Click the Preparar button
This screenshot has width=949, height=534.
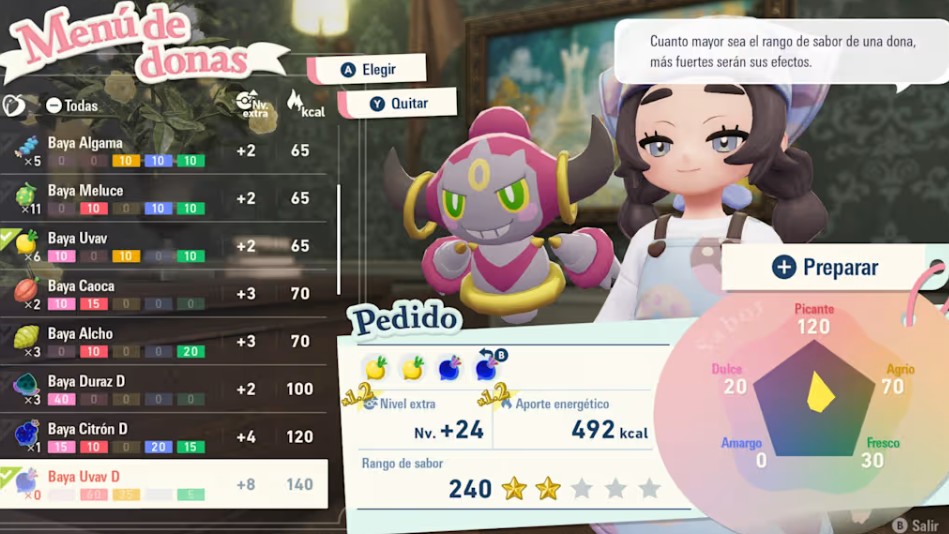[x=825, y=268]
